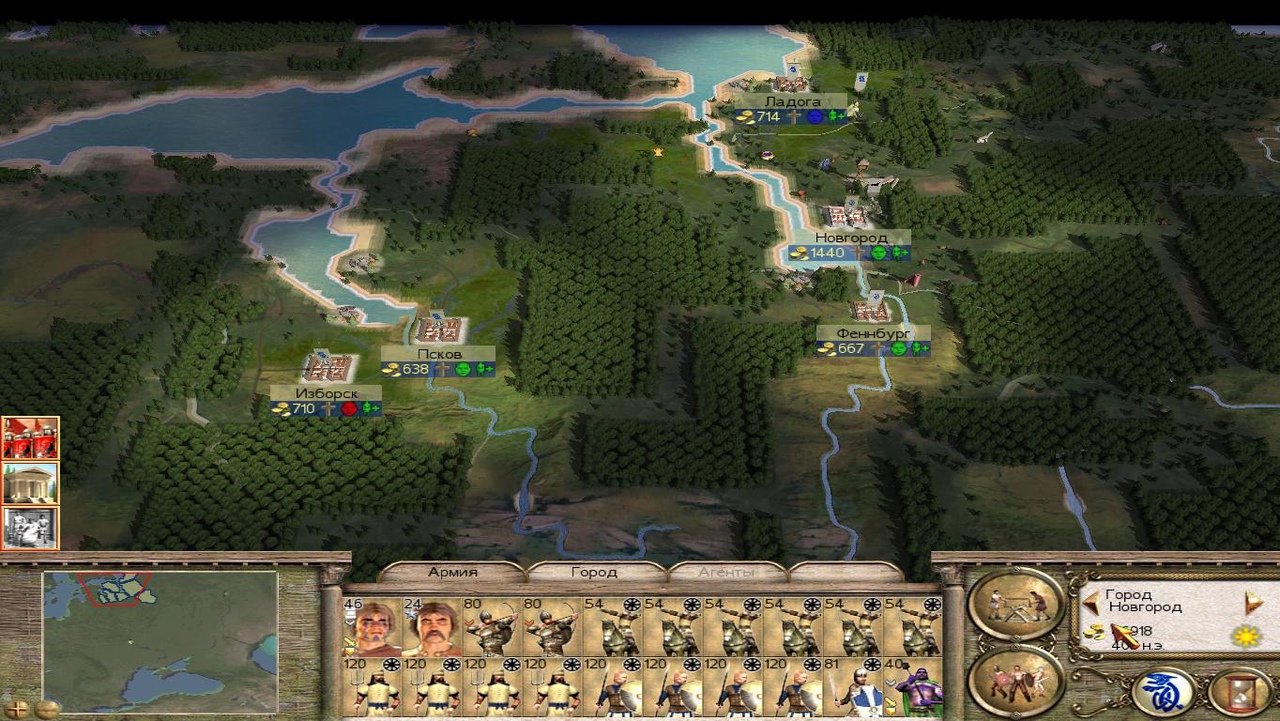Select the Новгород settlement banner
The width and height of the screenshot is (1280, 721).
point(849,238)
